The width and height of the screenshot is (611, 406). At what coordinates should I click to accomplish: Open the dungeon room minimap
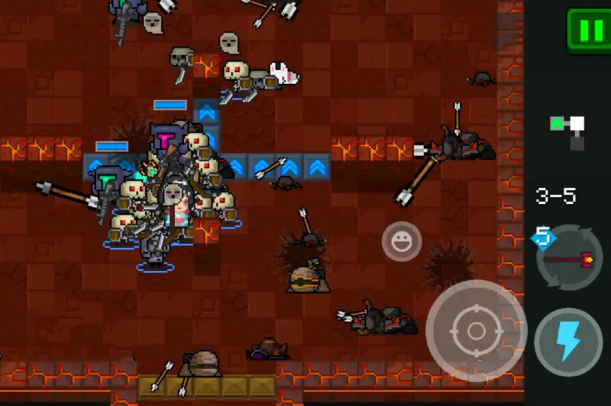pyautogui.click(x=567, y=130)
